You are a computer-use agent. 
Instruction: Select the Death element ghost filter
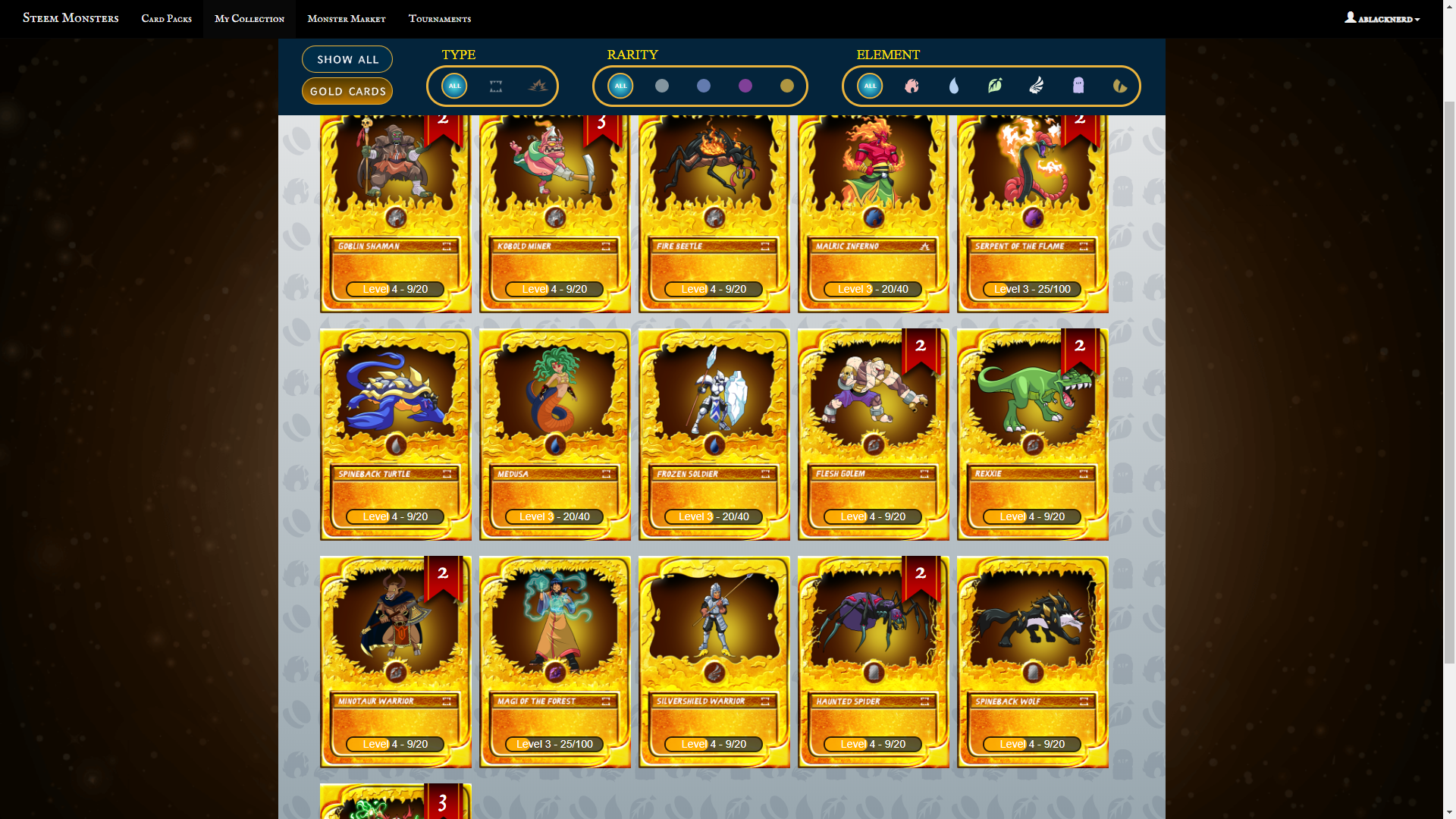[1078, 86]
